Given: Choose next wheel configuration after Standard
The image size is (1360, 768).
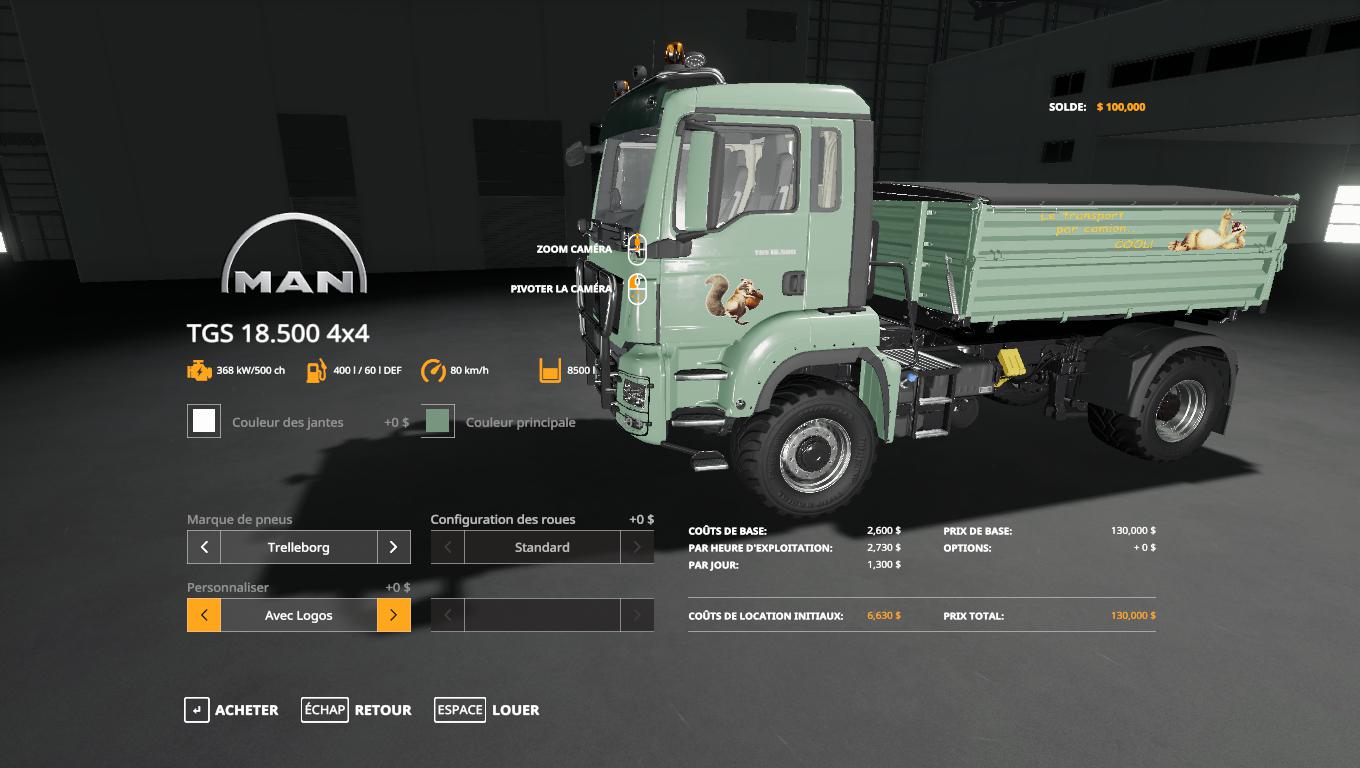Looking at the screenshot, I should [637, 547].
